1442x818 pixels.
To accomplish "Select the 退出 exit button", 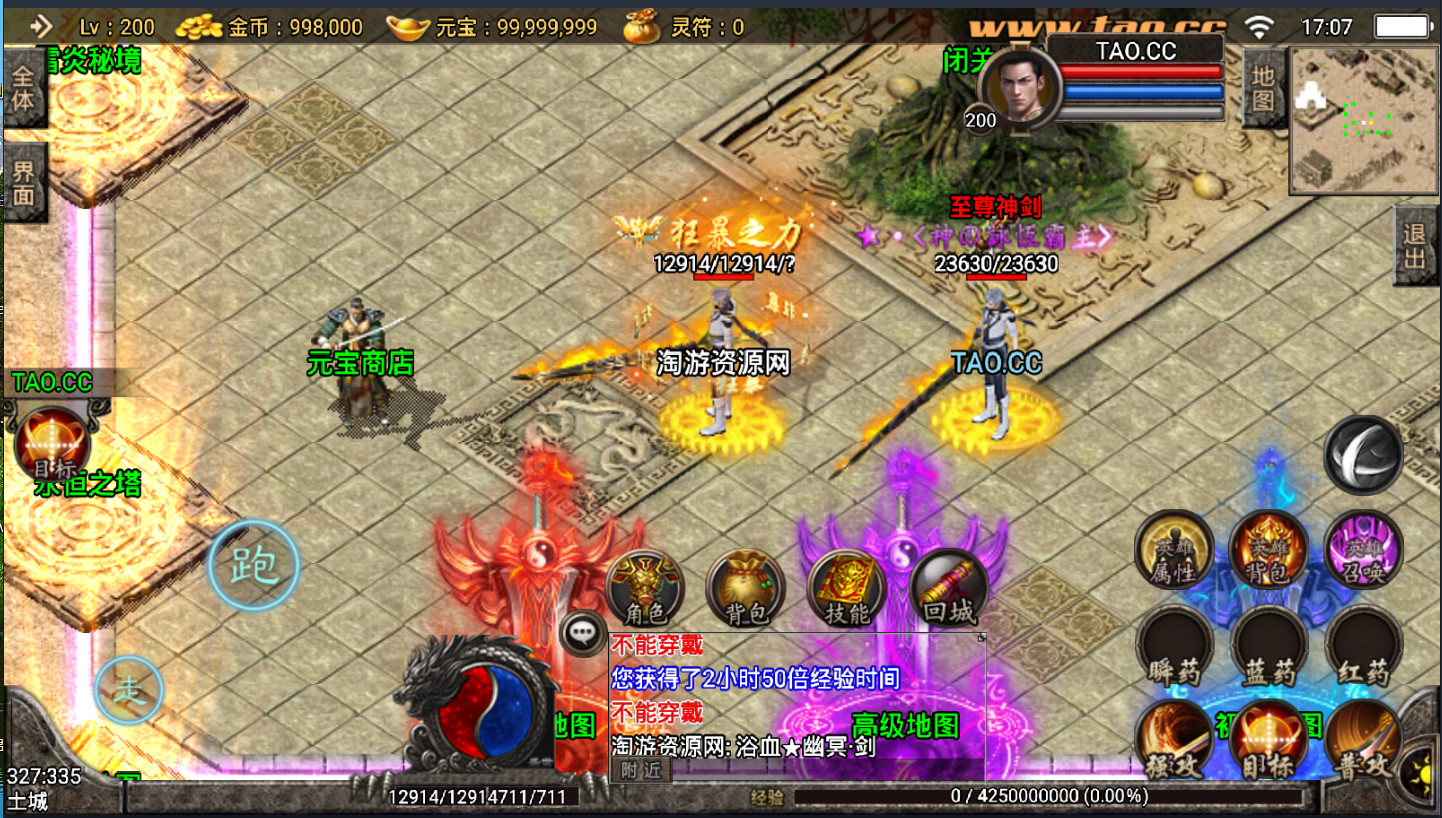I will click(x=1415, y=246).
